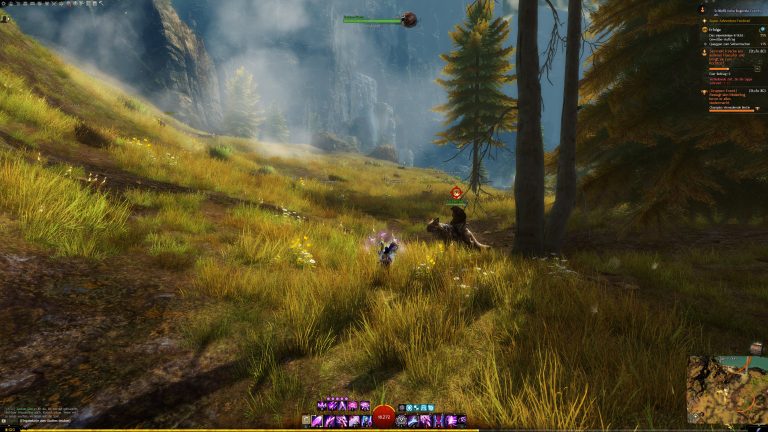Click the targeted enemy's round portrait
The image size is (768, 432).
click(x=409, y=19)
